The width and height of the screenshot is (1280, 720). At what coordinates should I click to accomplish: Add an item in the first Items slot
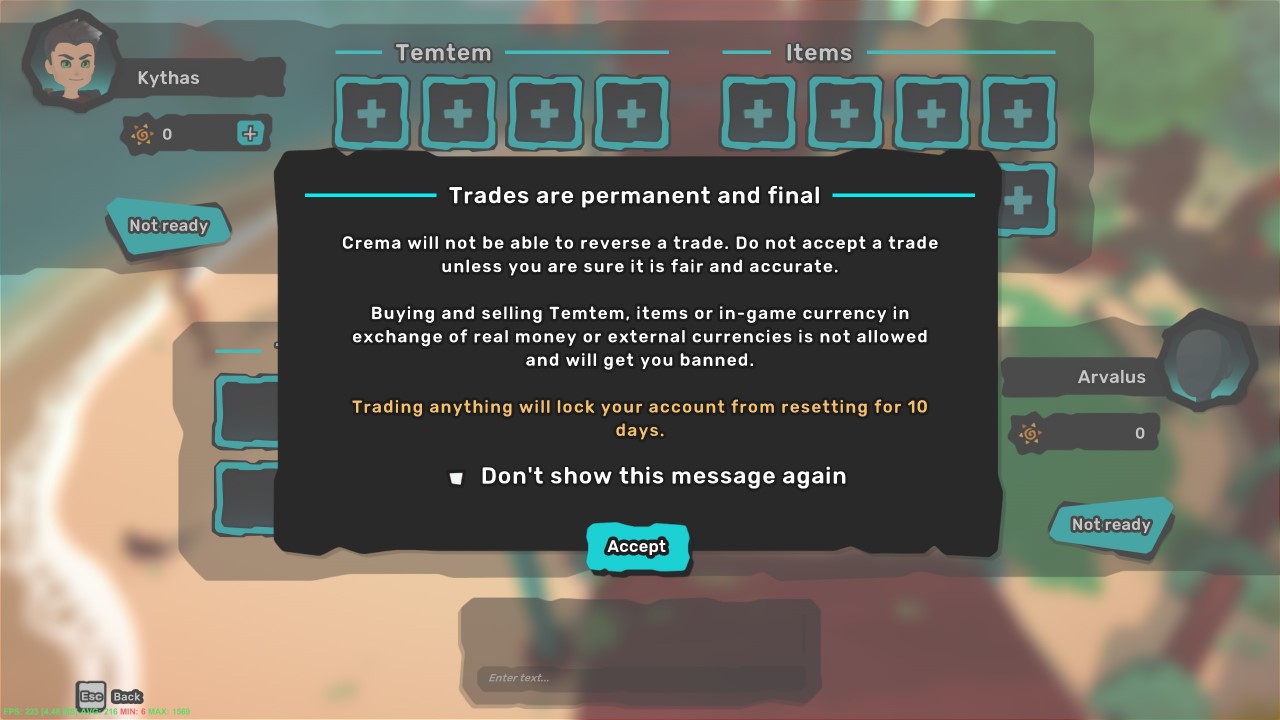click(758, 113)
